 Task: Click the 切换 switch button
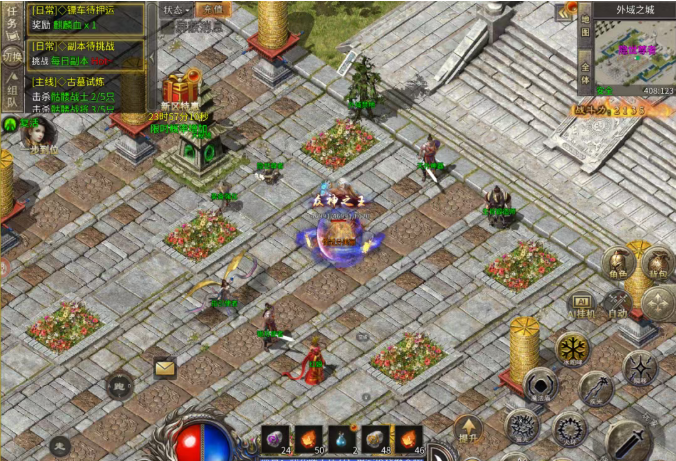pos(12,56)
